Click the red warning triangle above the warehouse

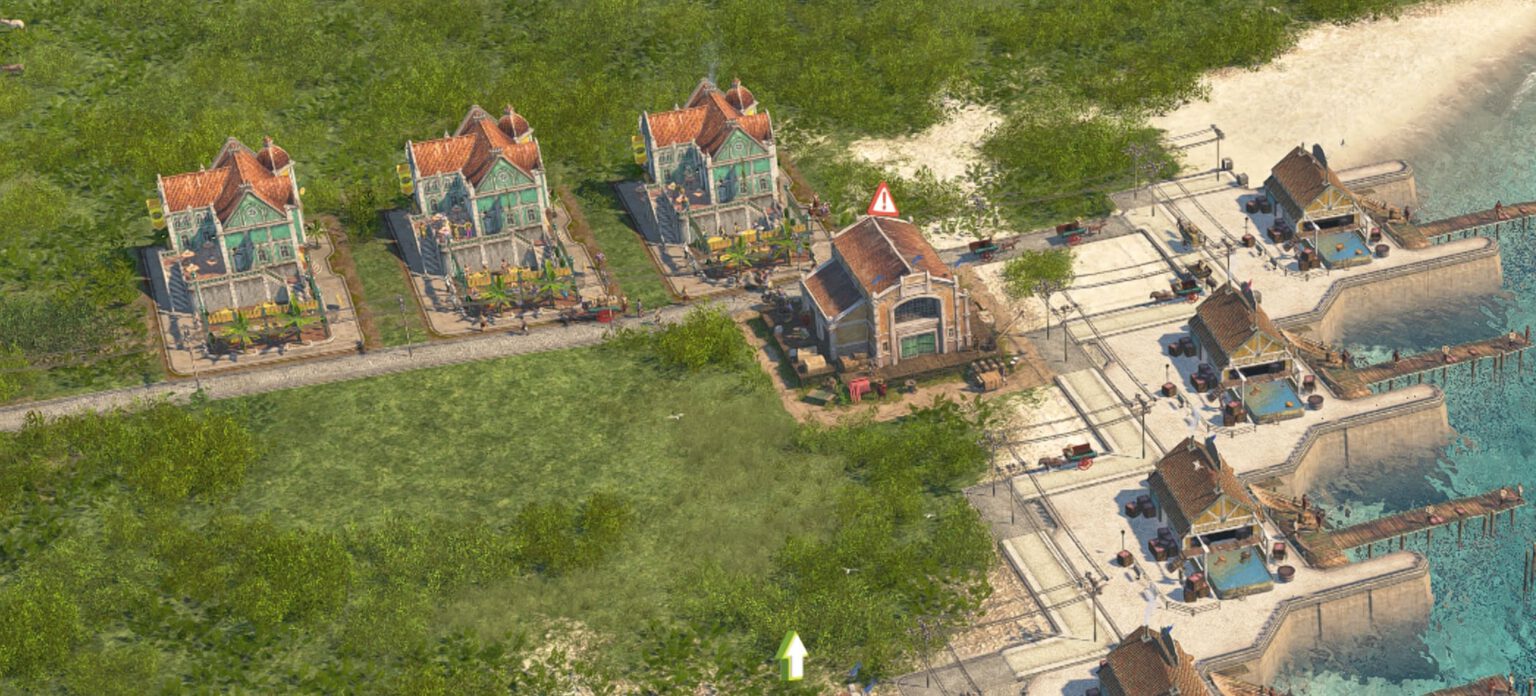882,201
